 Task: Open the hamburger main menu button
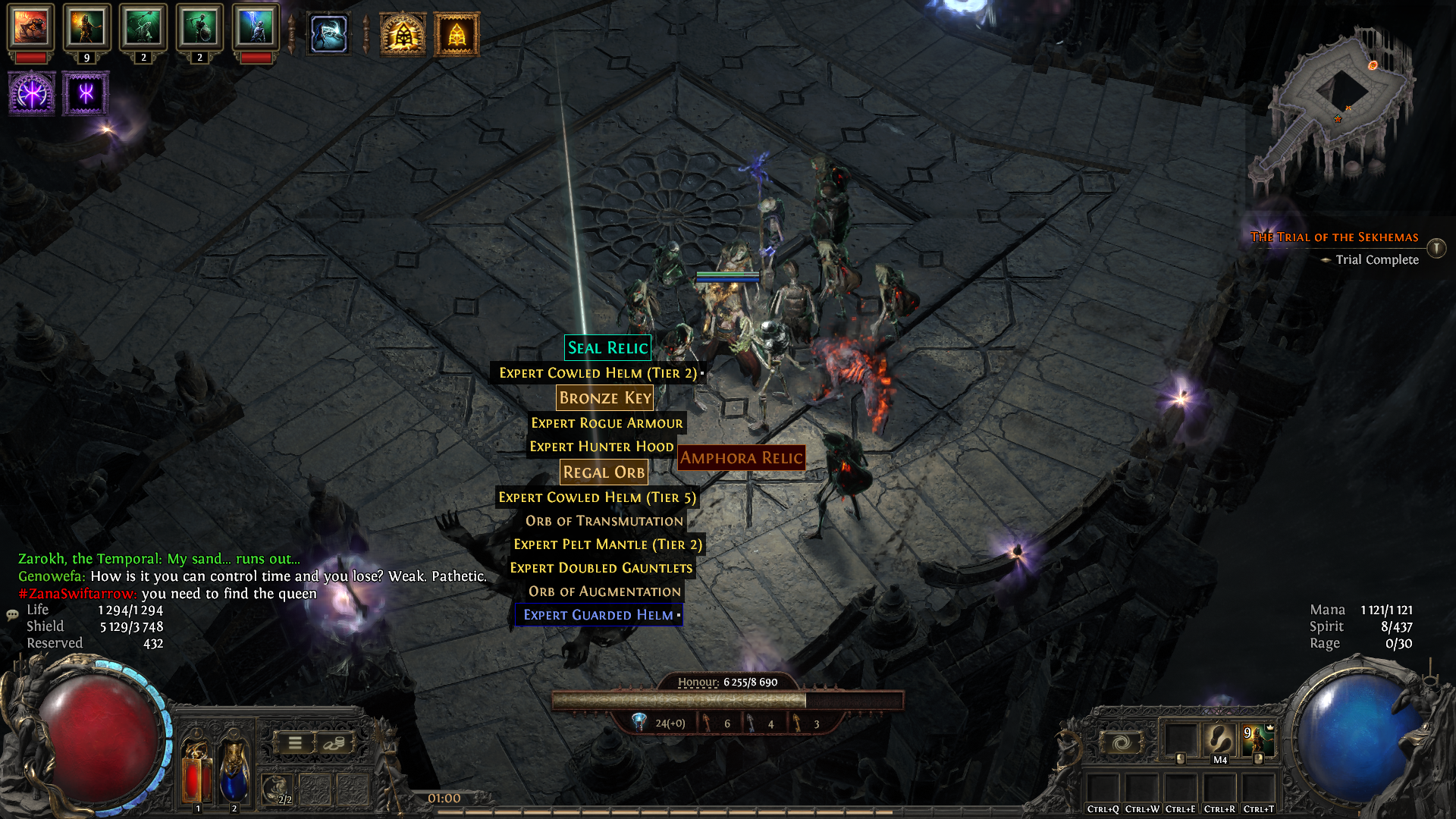coord(295,743)
